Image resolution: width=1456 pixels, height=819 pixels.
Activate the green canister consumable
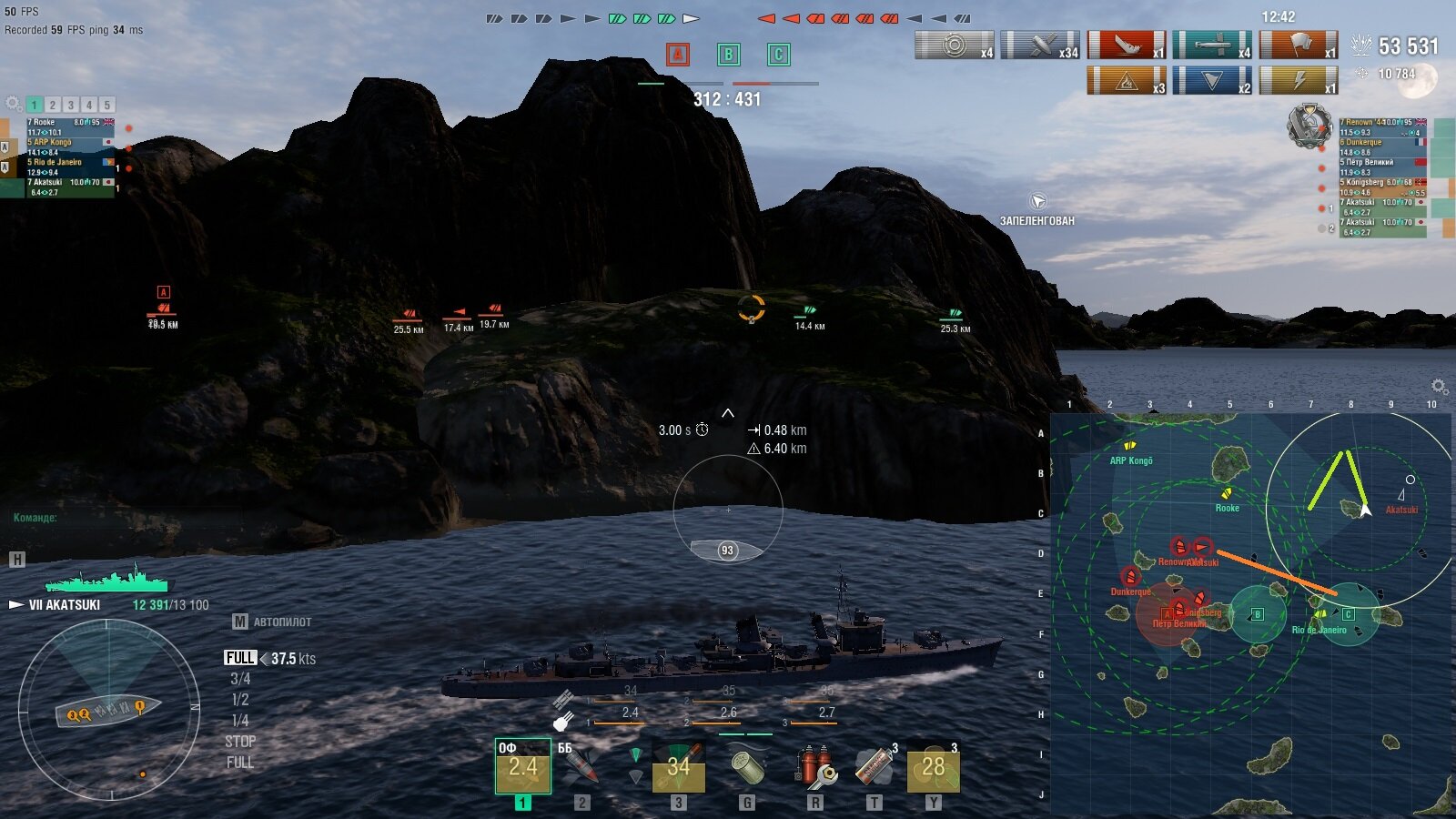[x=747, y=766]
